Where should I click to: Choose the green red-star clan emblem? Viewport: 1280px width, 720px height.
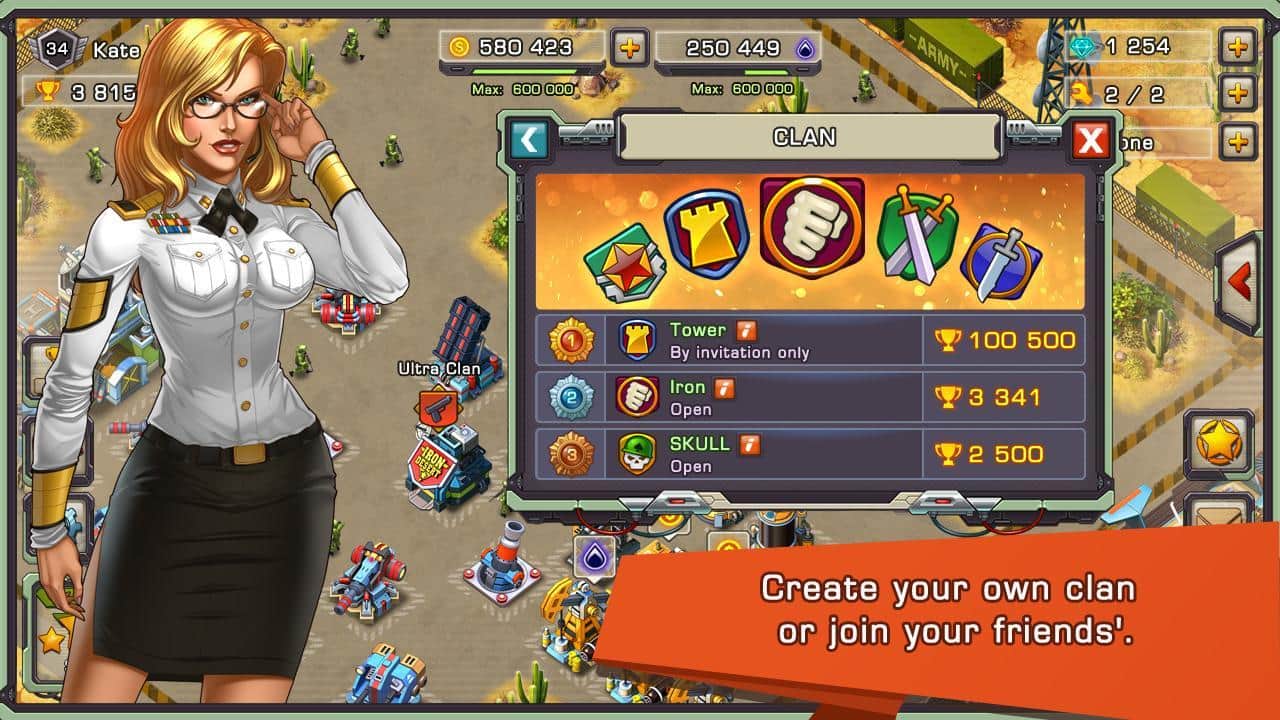[622, 264]
